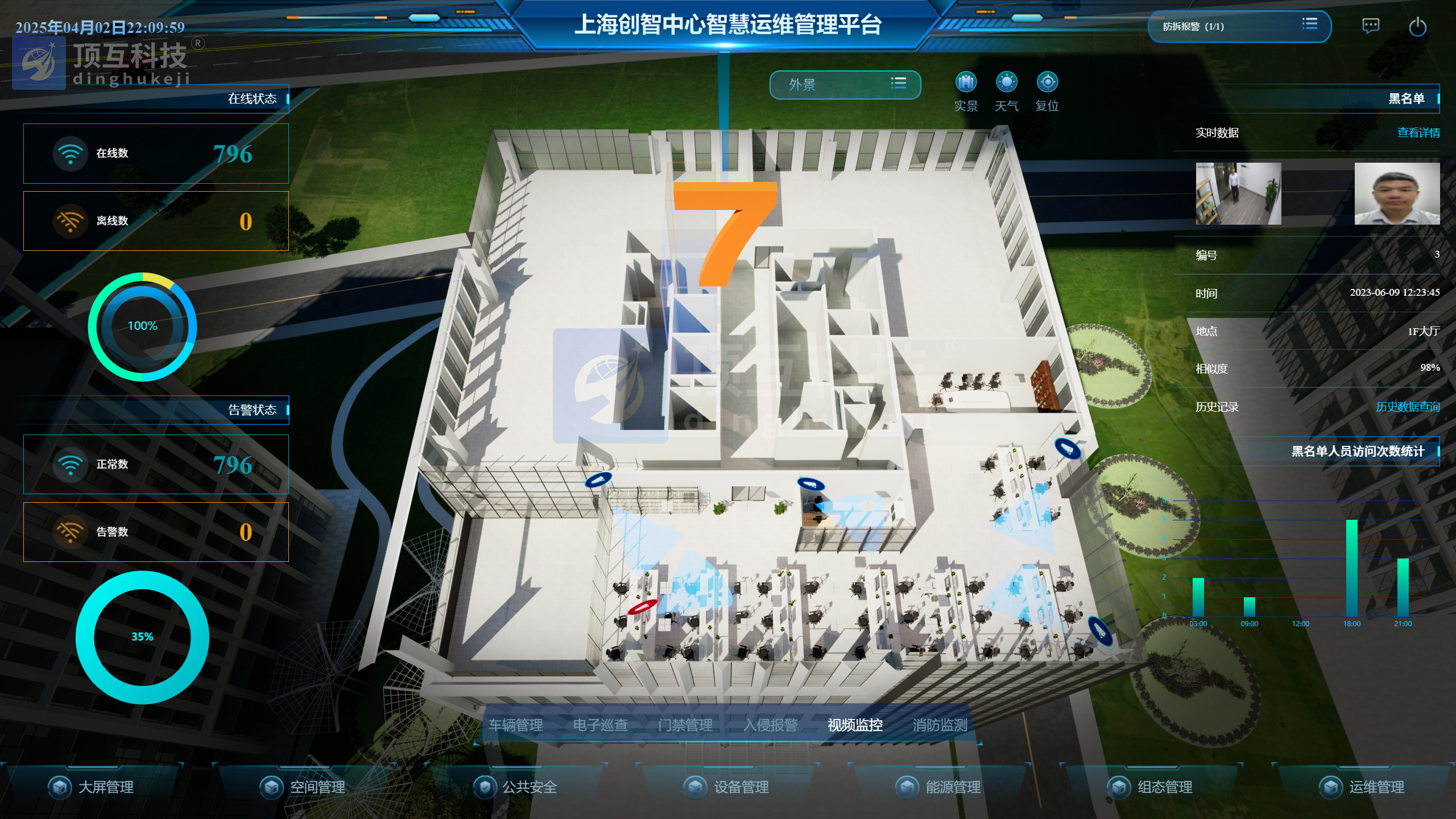This screenshot has width=1456, height=819.
Task: Toggle the 实景 real-scene view
Action: click(x=966, y=83)
